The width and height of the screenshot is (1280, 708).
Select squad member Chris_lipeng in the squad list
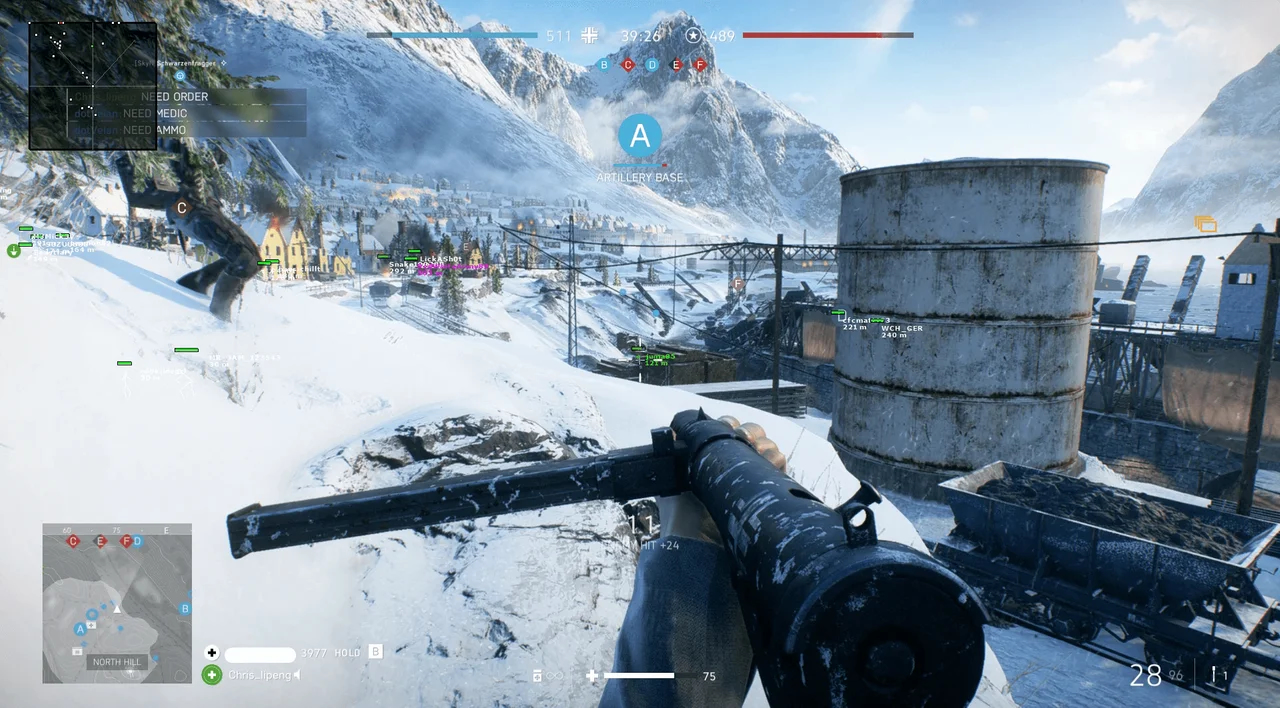point(260,675)
